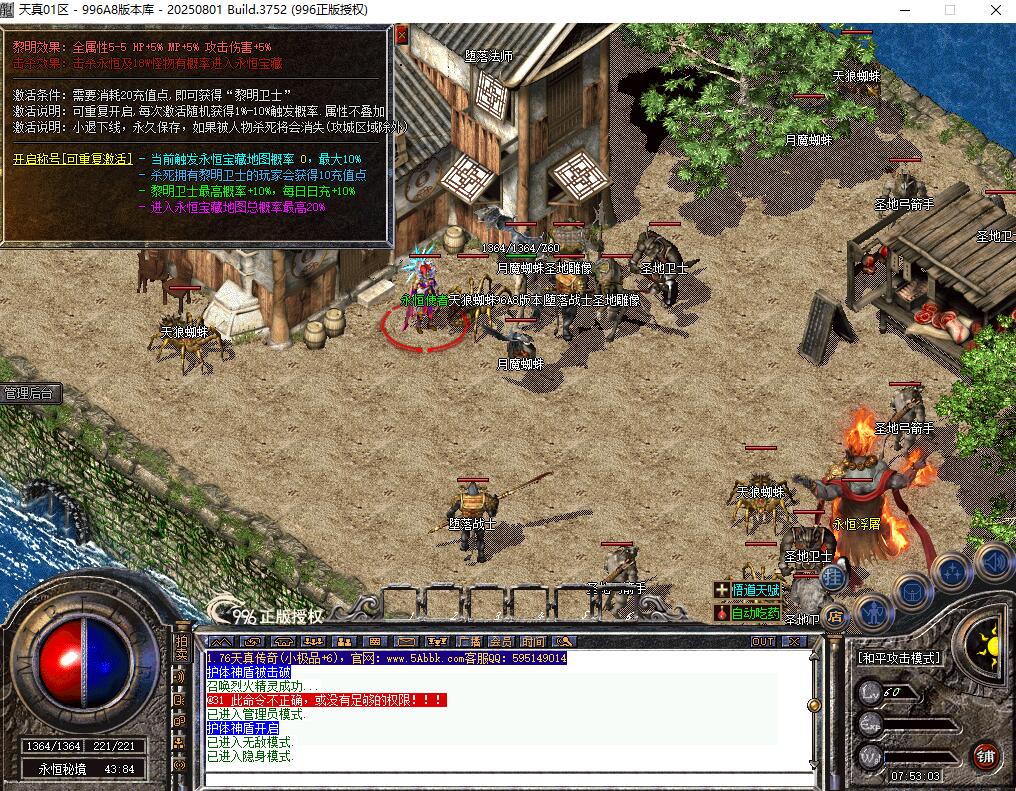Switch the 和平攻击模式 attack mode
The height and width of the screenshot is (791, 1016).
click(899, 658)
